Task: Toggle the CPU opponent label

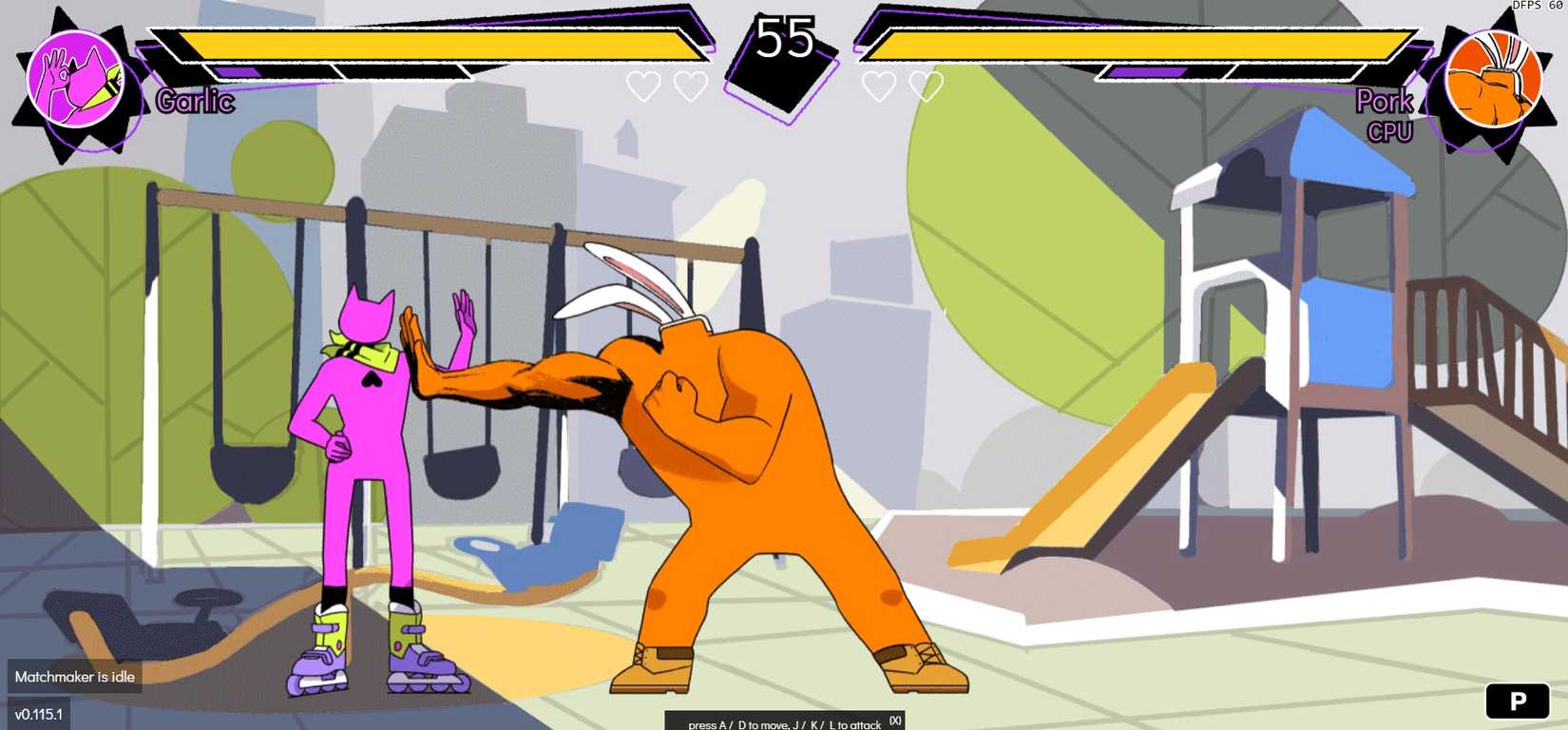Action: pos(1390,132)
